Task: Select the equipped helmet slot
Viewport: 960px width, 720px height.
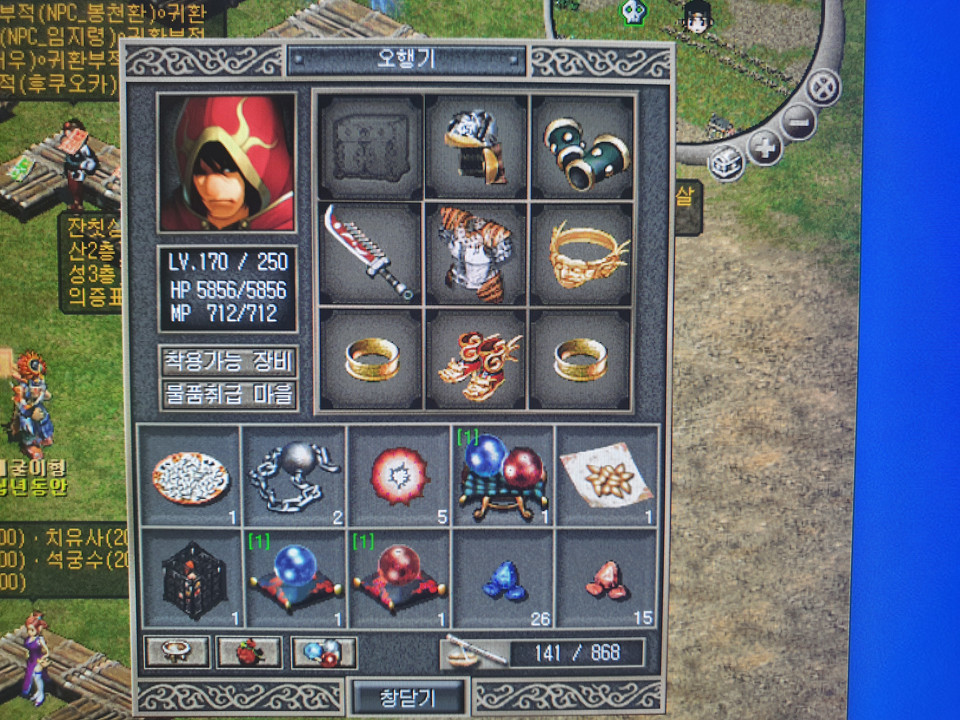Action: [x=475, y=148]
